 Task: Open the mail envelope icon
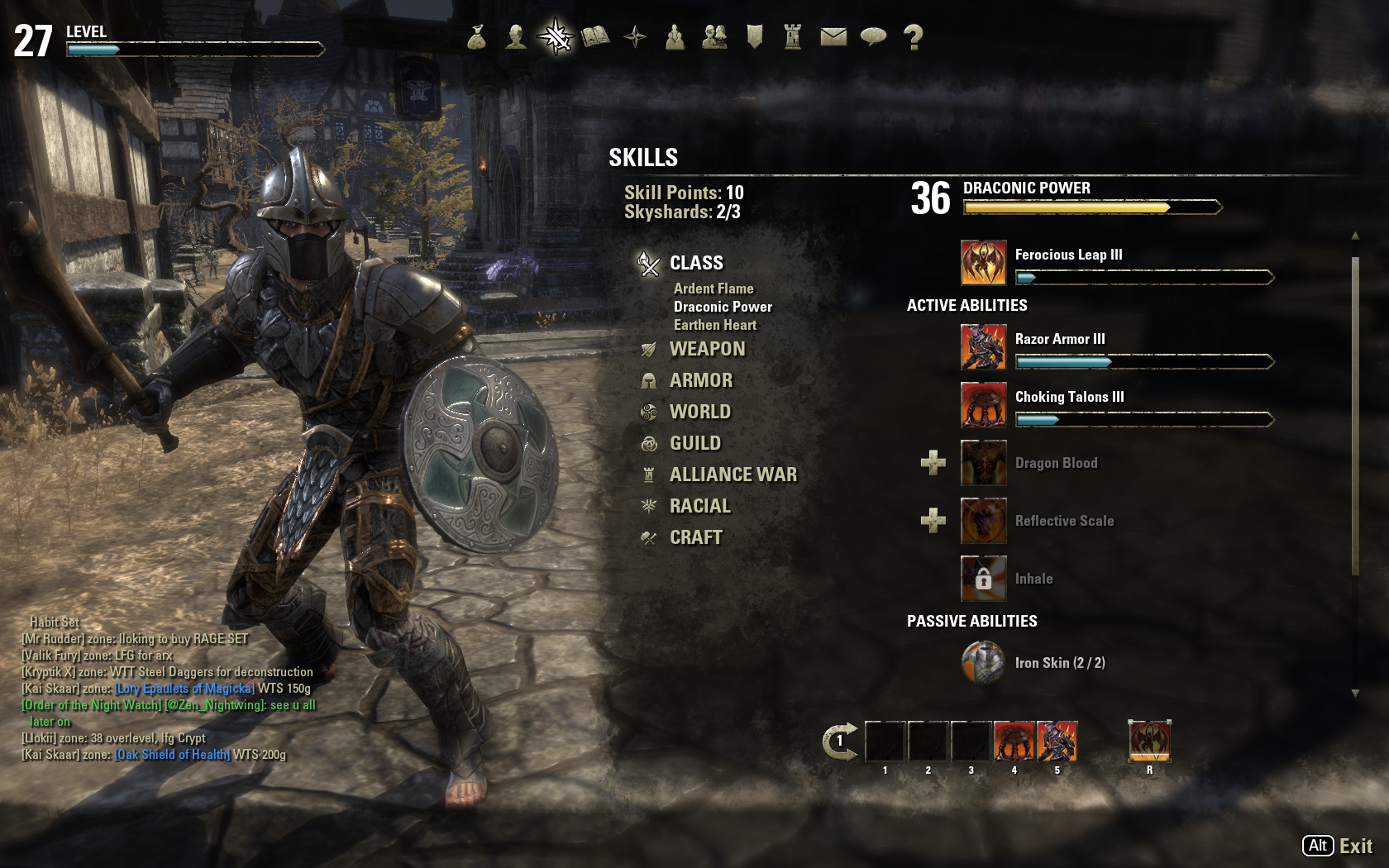pyautogui.click(x=833, y=37)
